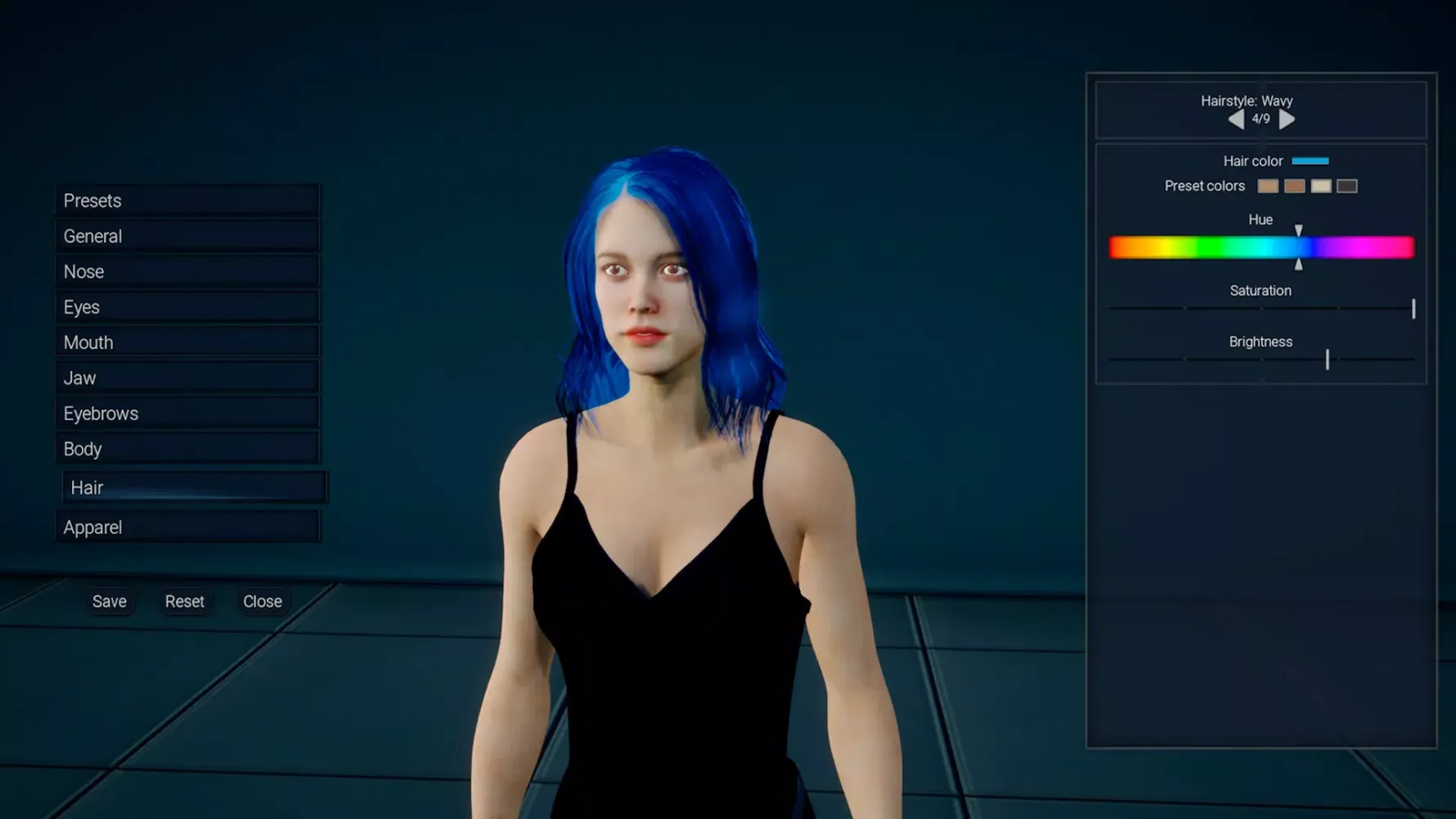Screen dimensions: 1456x819
Task: Pick the black preset hair color
Action: click(1347, 186)
